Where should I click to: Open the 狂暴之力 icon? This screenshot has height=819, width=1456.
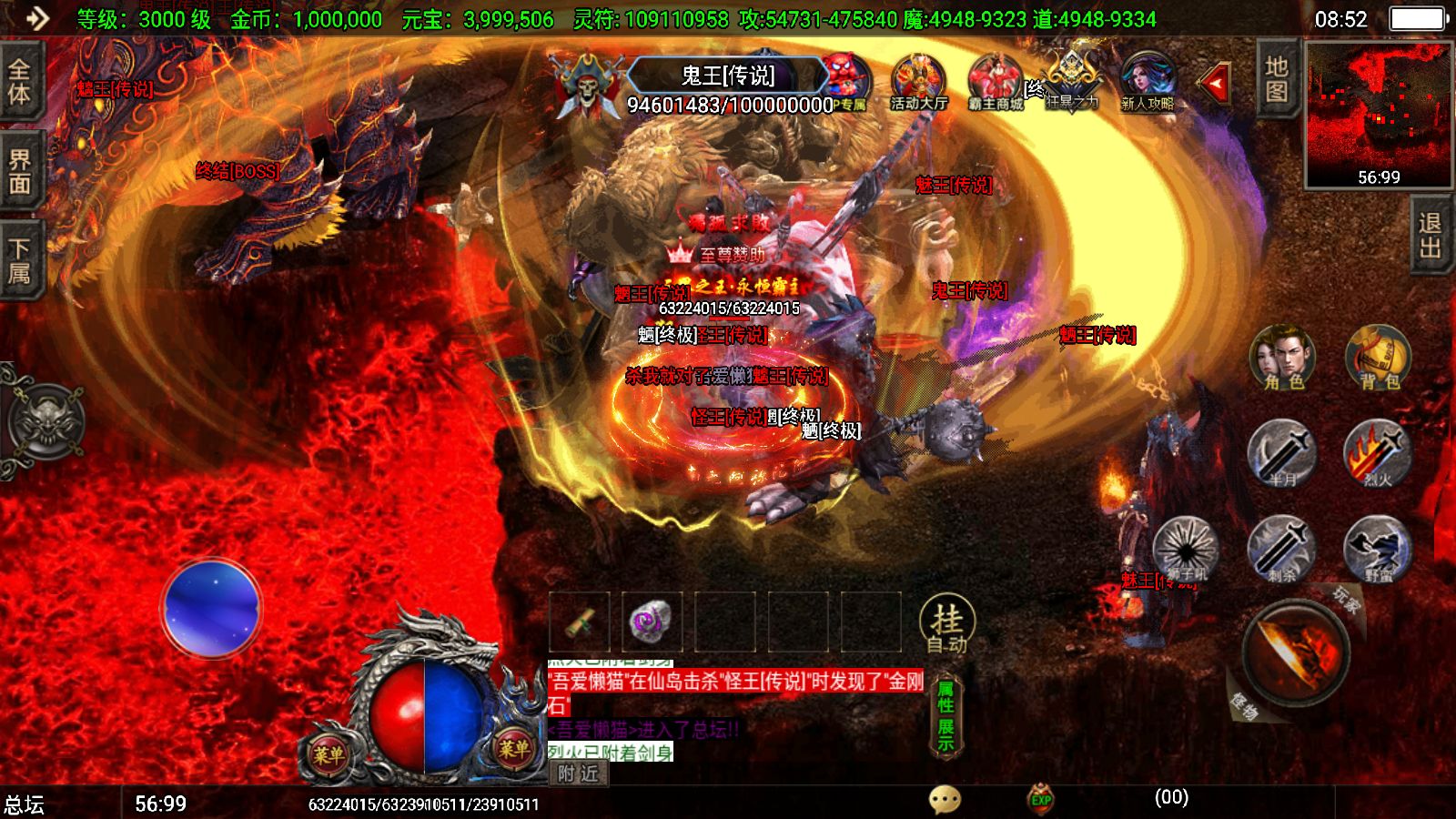click(1070, 73)
